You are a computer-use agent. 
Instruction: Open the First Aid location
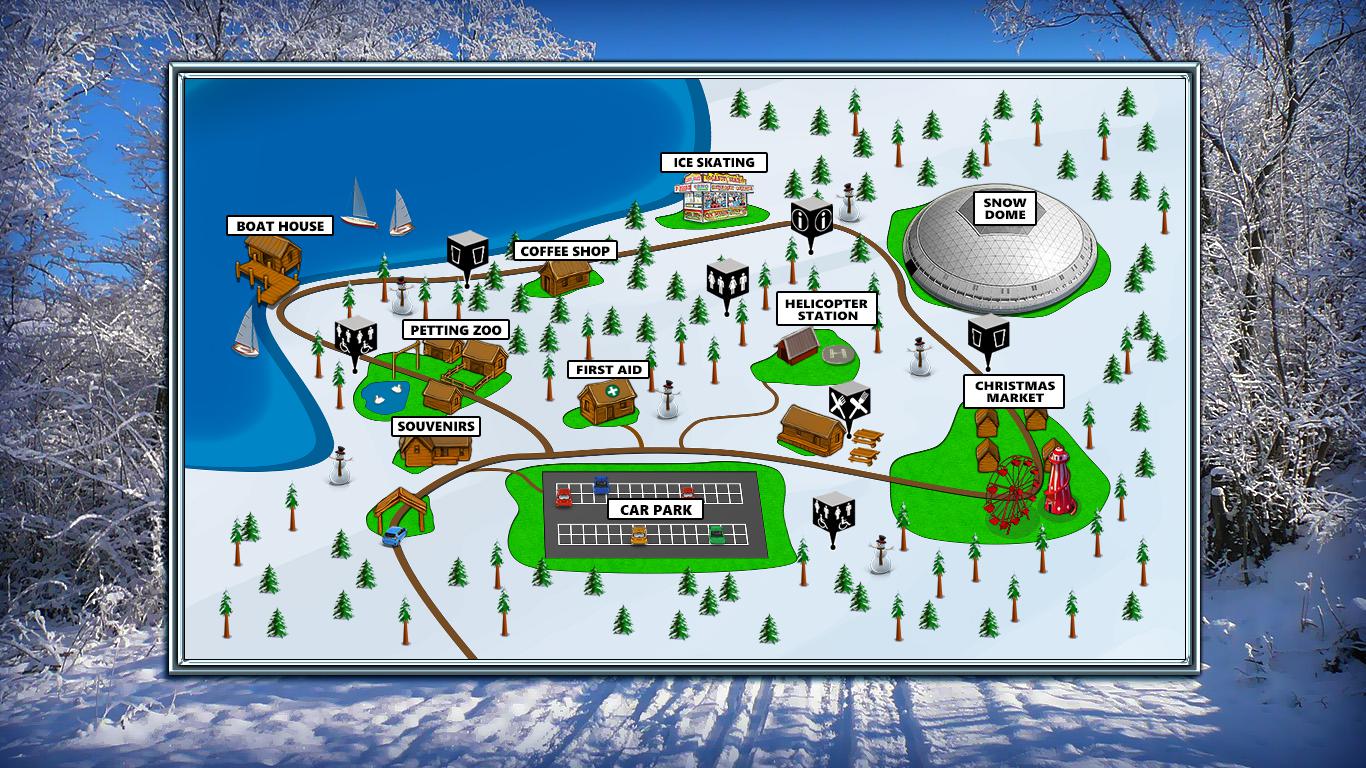608,370
